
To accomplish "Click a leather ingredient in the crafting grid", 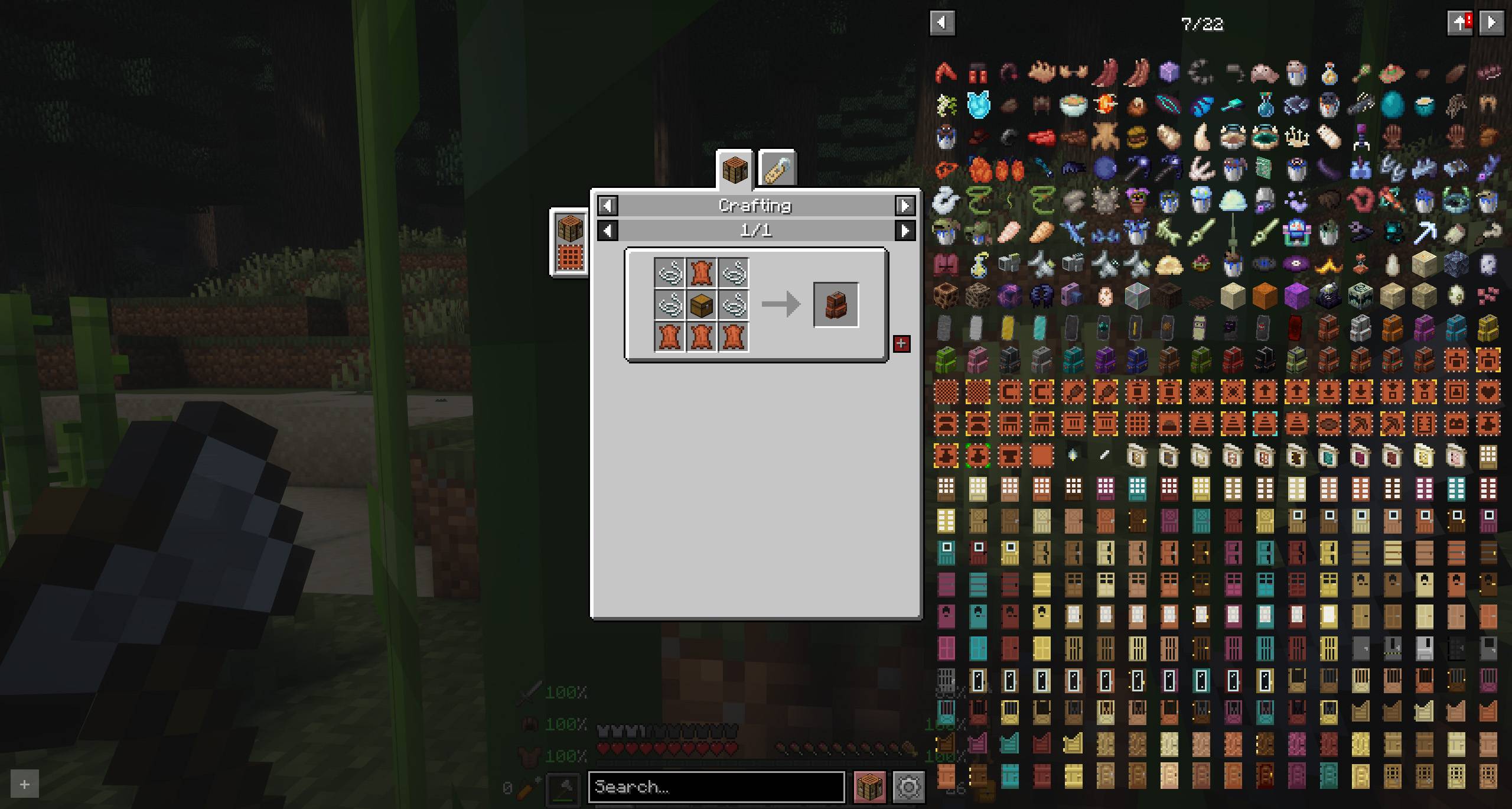I will pos(701,274).
